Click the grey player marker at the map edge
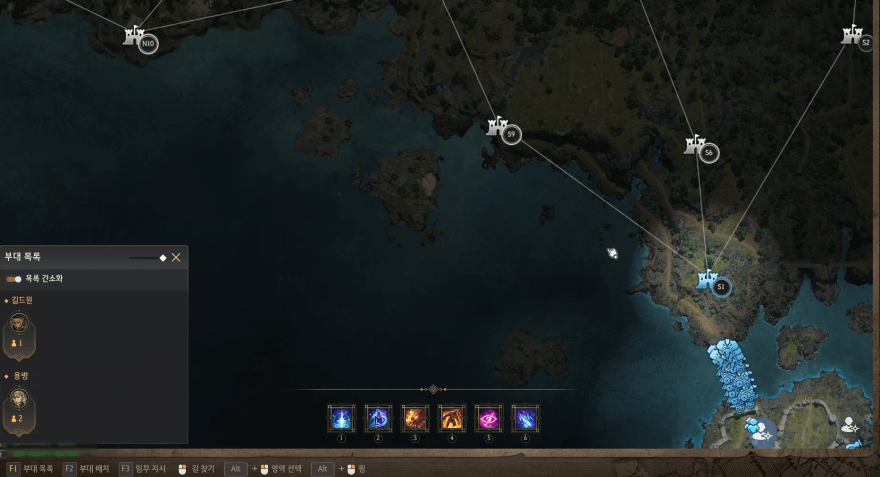The width and height of the screenshot is (880, 477). point(851,425)
